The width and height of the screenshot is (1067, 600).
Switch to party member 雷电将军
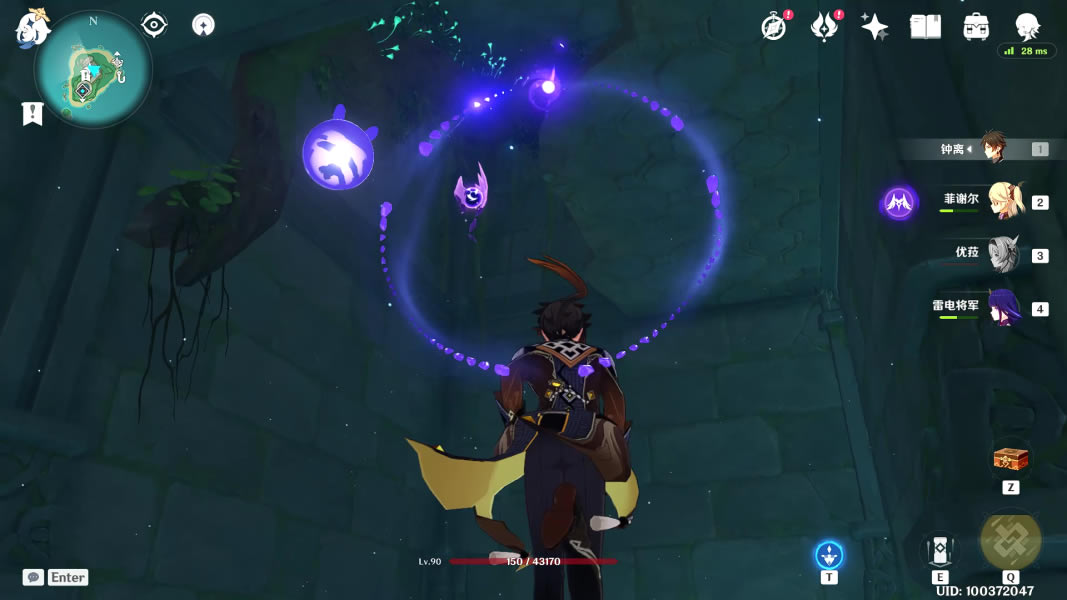point(1003,308)
